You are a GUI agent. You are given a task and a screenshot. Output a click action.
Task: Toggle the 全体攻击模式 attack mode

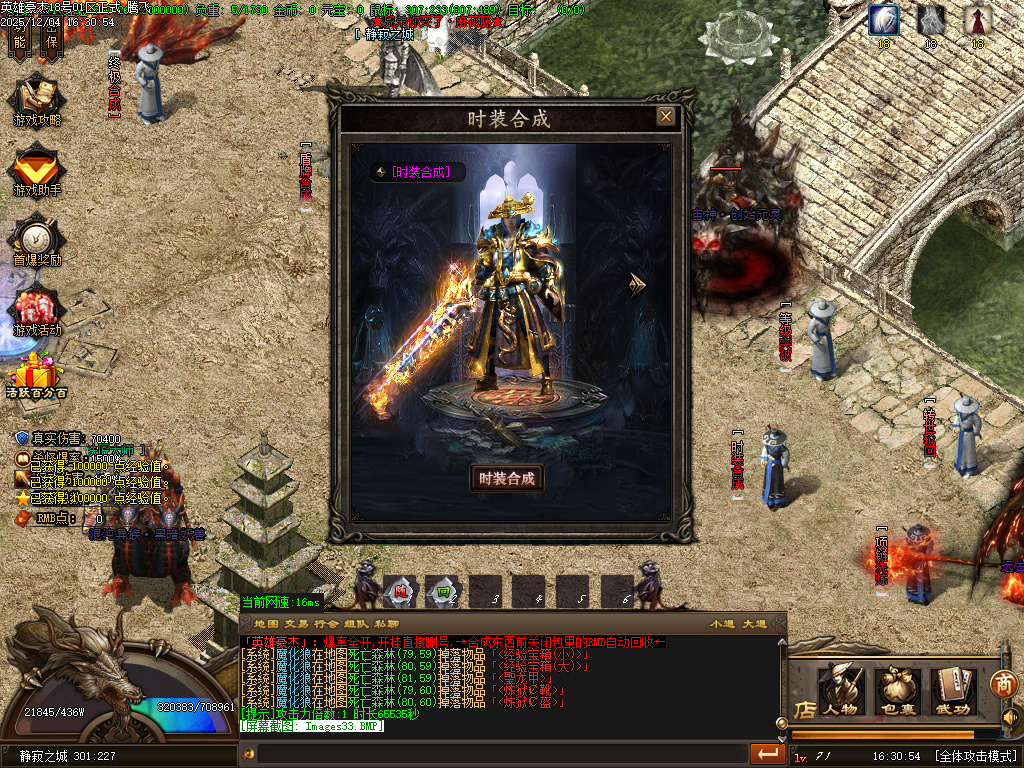(x=975, y=755)
